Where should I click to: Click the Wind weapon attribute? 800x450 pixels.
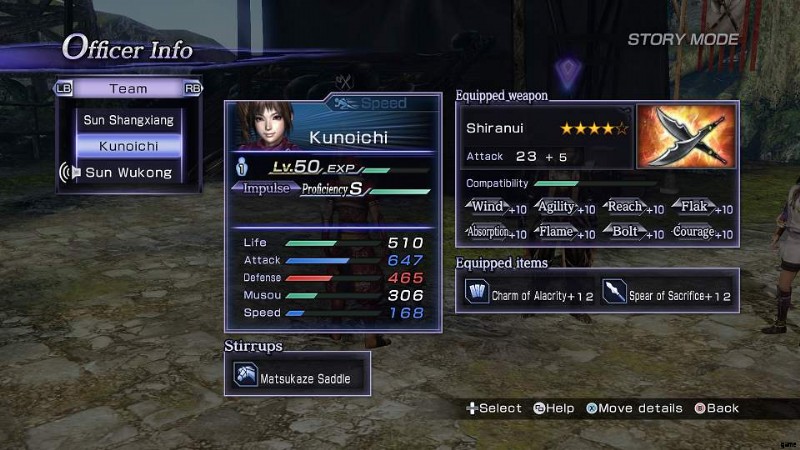coord(497,208)
